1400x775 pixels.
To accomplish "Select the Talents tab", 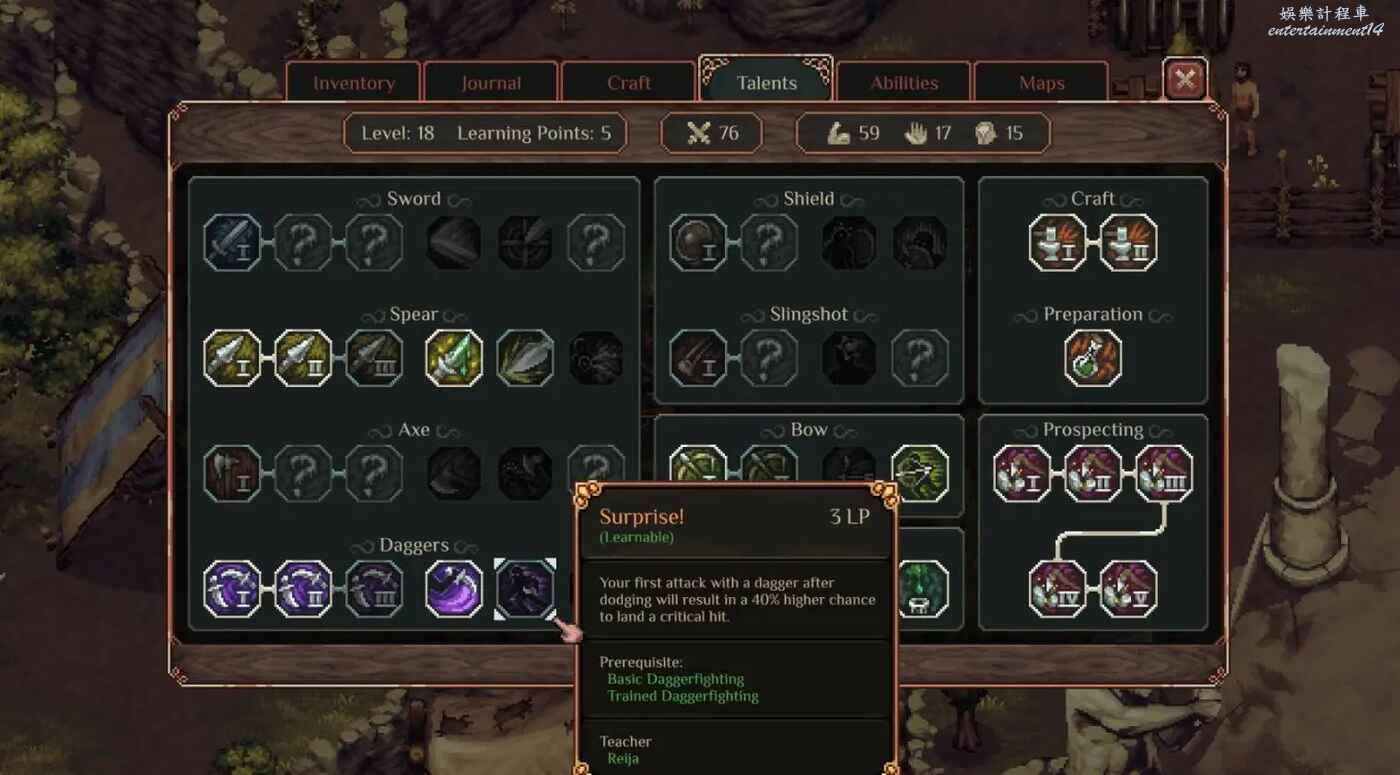I will (766, 83).
